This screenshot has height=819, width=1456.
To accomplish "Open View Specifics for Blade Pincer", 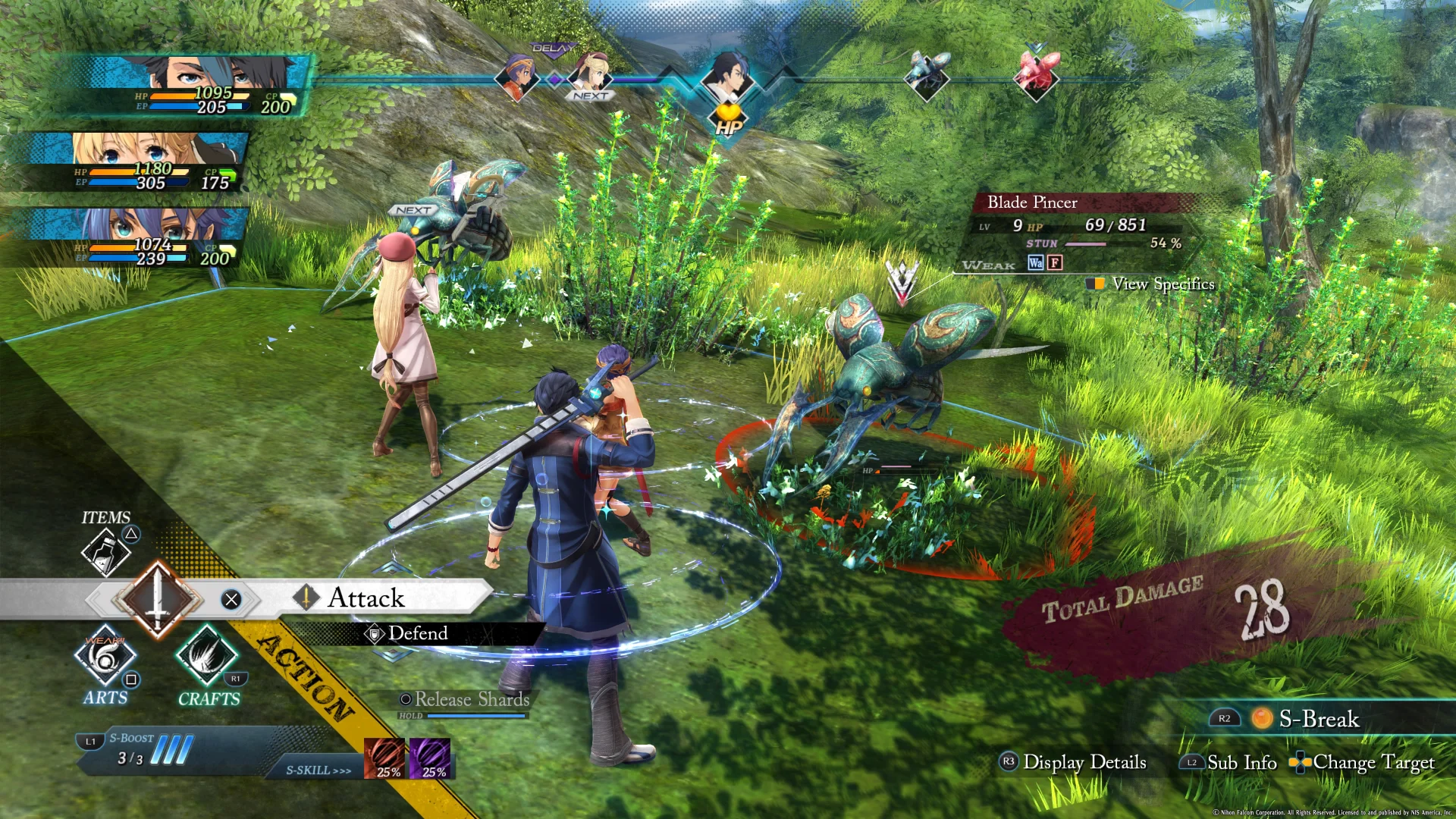I will coord(1163,284).
